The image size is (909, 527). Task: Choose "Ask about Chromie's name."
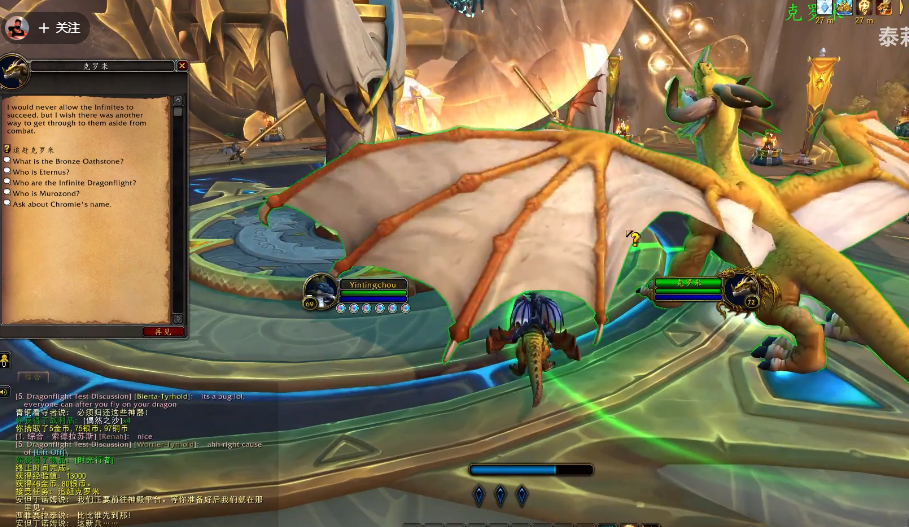coord(62,204)
